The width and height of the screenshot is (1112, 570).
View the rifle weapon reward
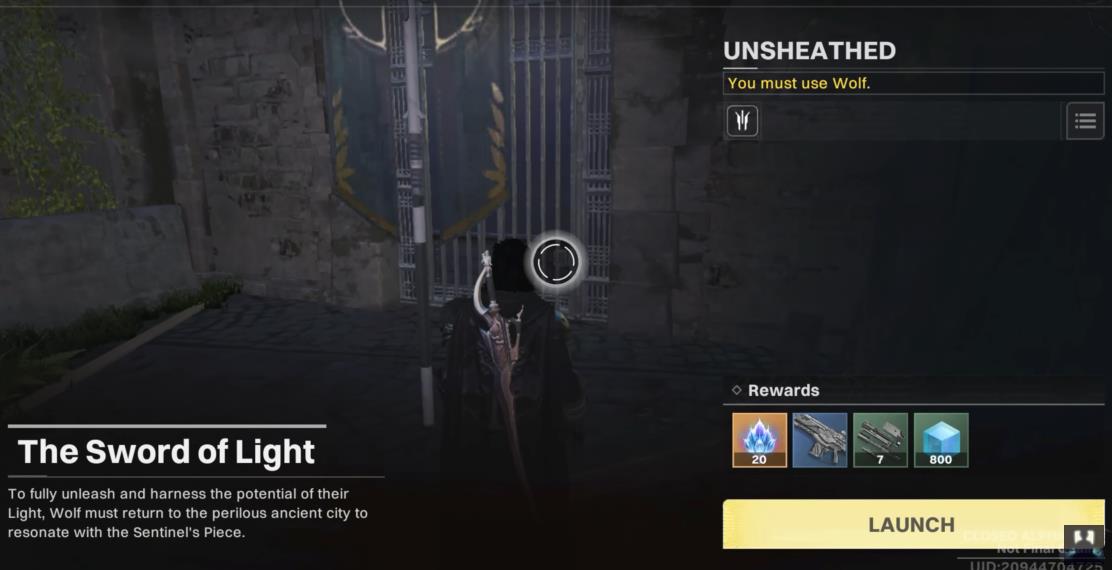click(x=820, y=440)
